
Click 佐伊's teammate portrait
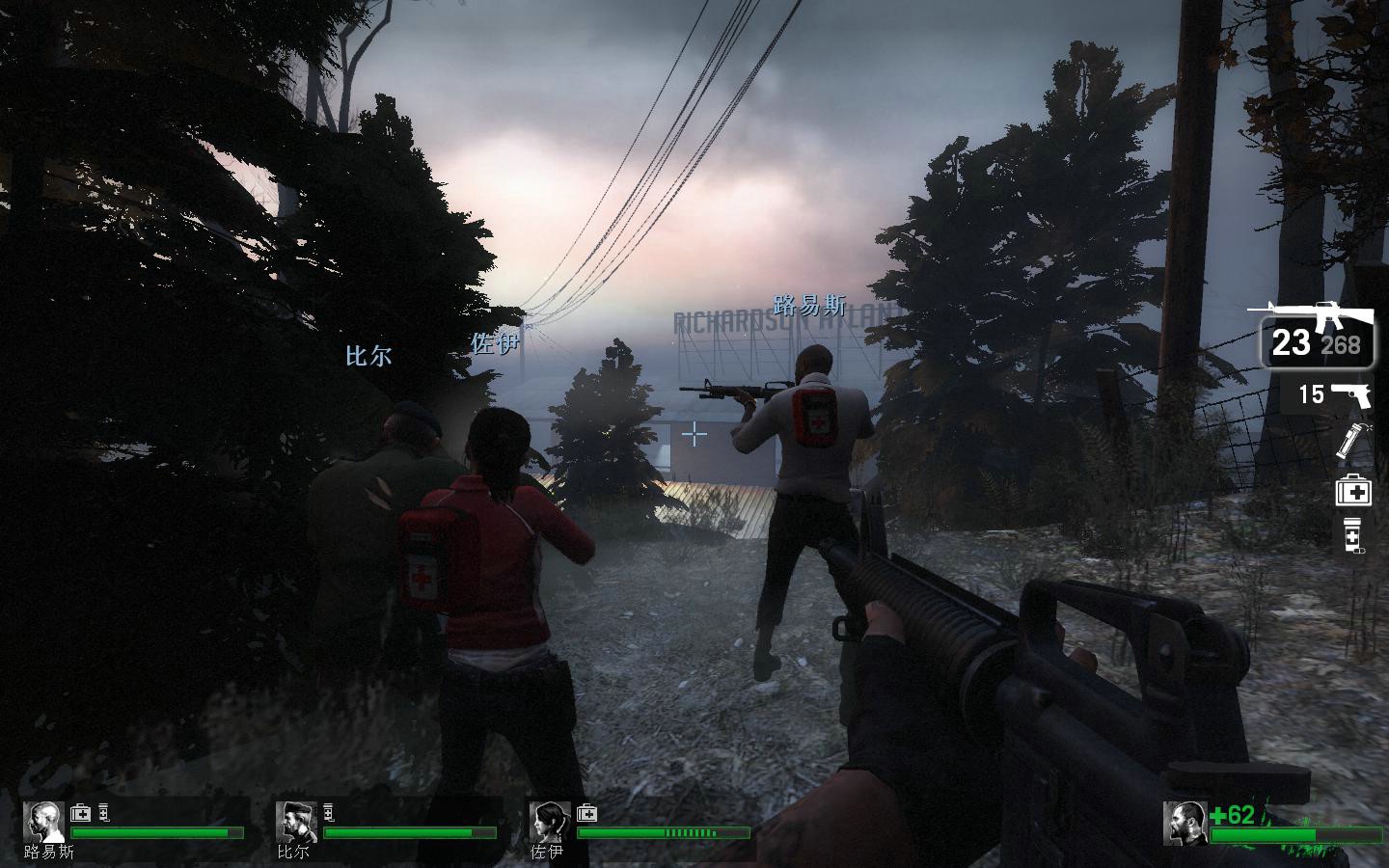549,822
